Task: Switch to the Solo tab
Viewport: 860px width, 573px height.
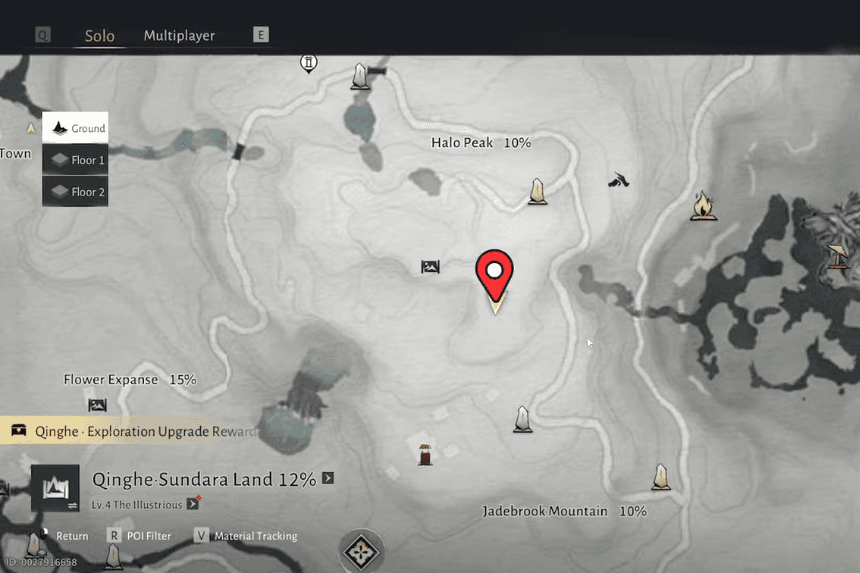Action: [99, 36]
